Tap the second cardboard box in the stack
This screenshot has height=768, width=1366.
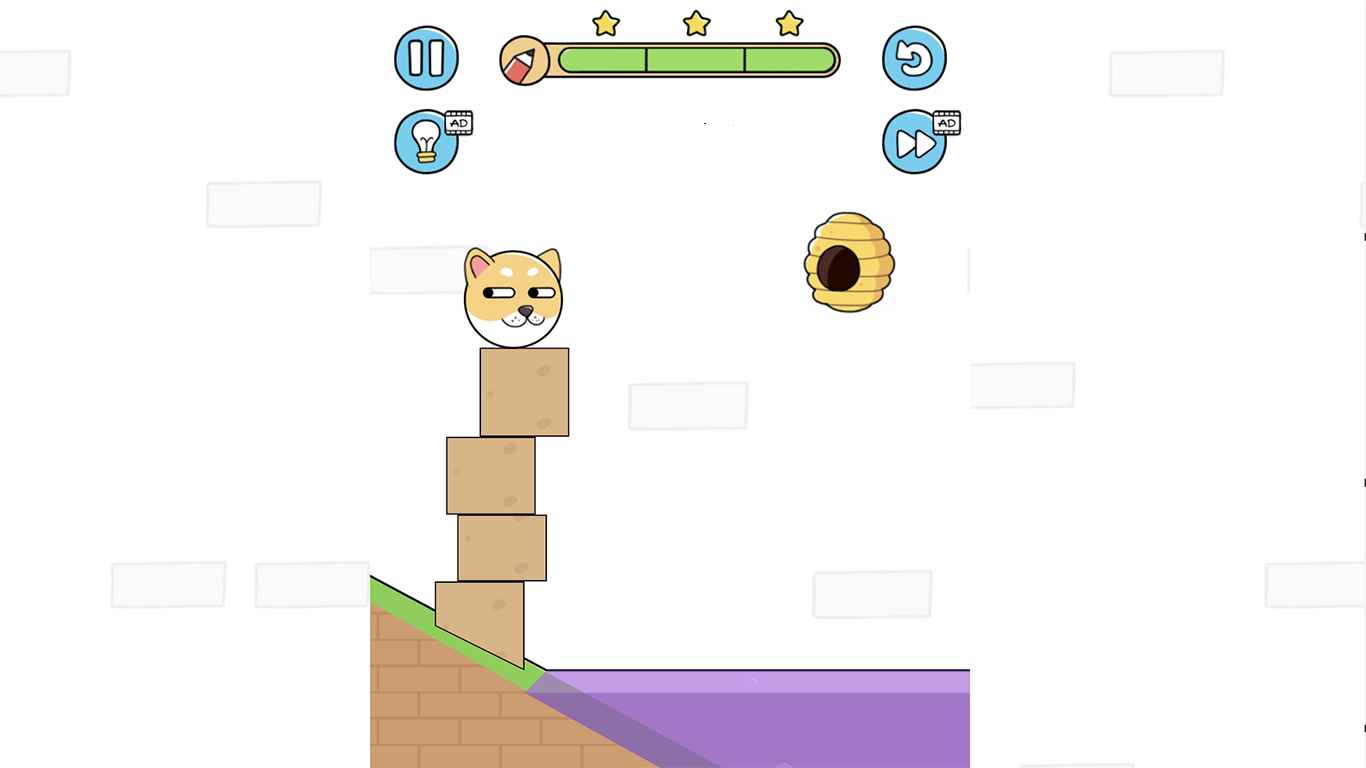[x=492, y=475]
